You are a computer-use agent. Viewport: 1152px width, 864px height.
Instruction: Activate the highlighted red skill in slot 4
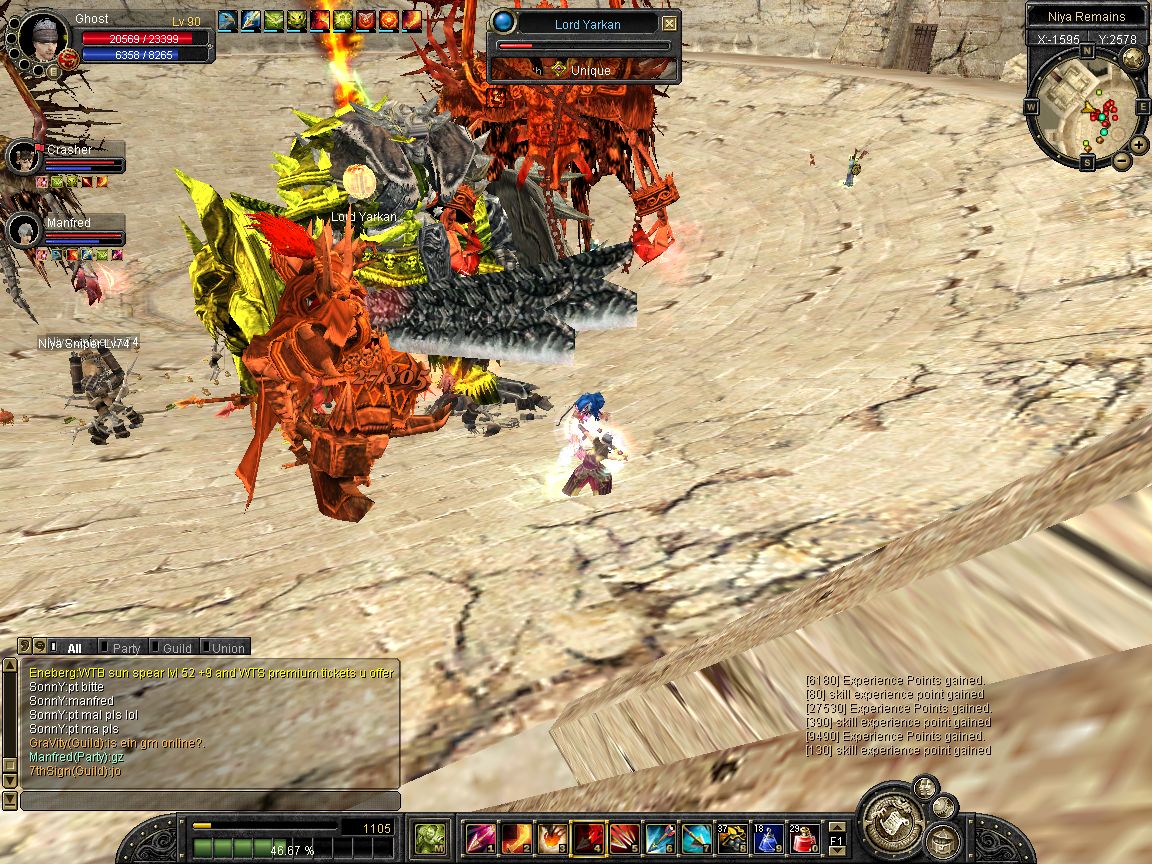[587, 836]
